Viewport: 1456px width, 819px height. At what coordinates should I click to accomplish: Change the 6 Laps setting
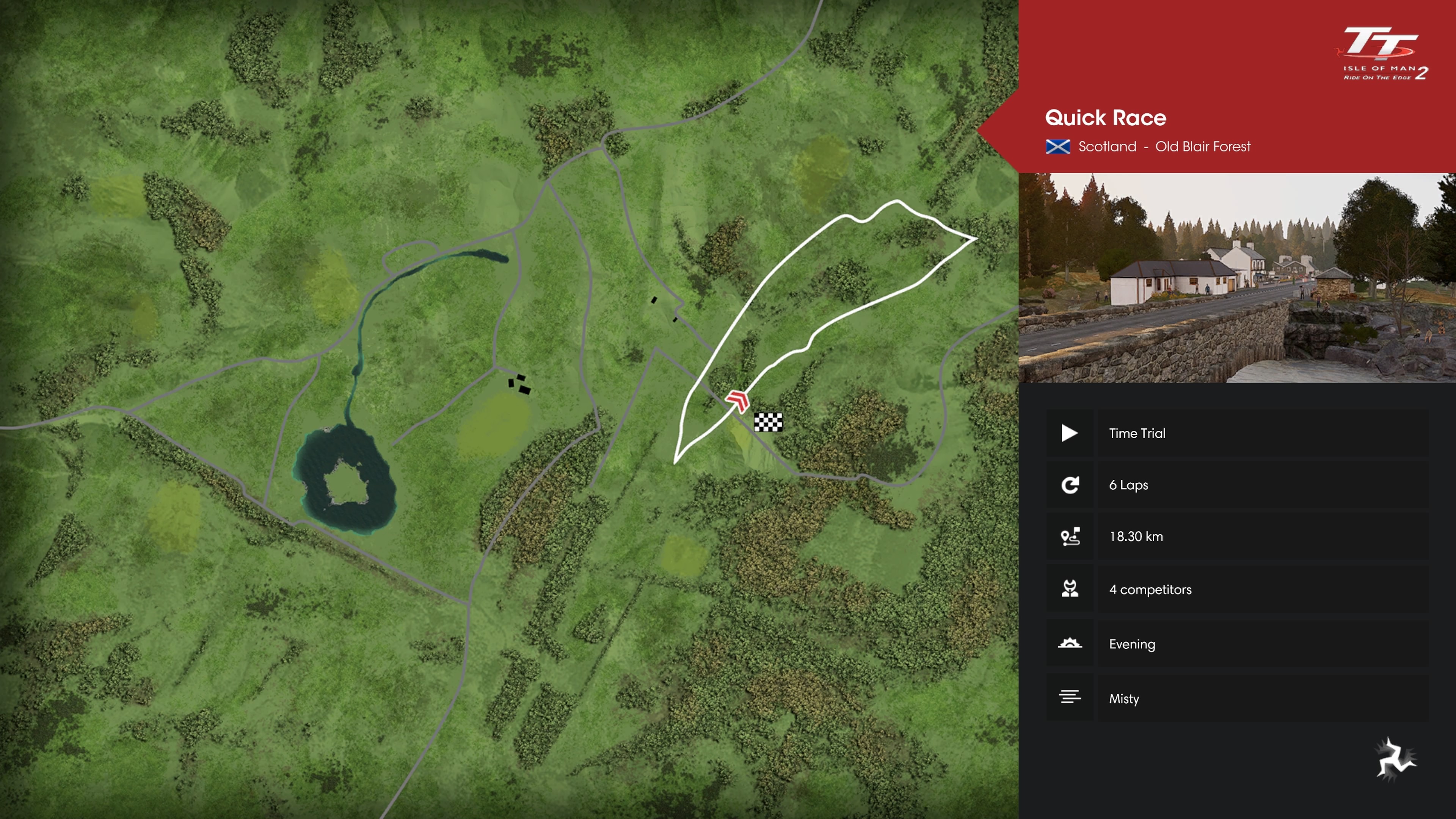tap(1237, 485)
